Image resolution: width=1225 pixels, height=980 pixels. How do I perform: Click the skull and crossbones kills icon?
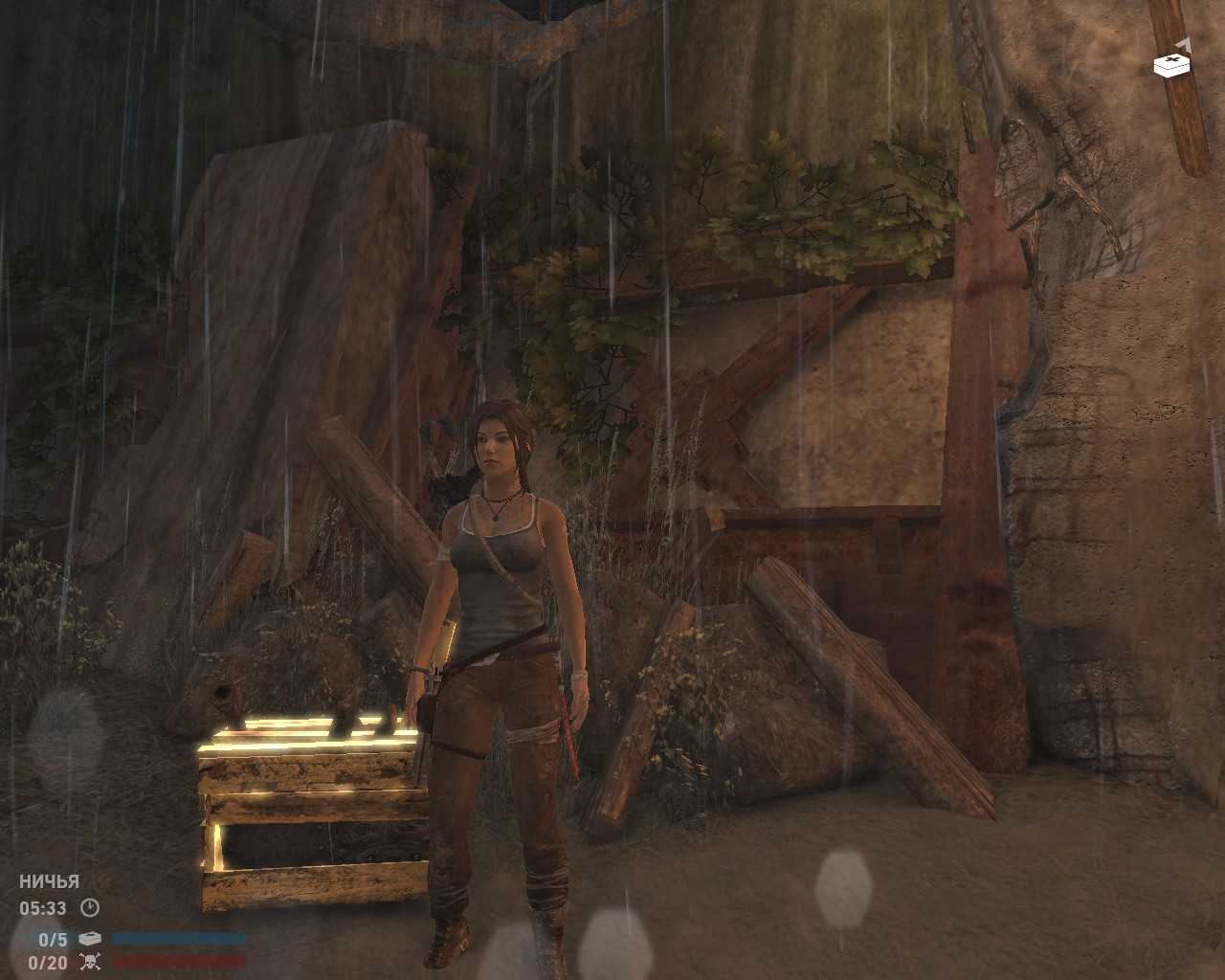[x=90, y=962]
